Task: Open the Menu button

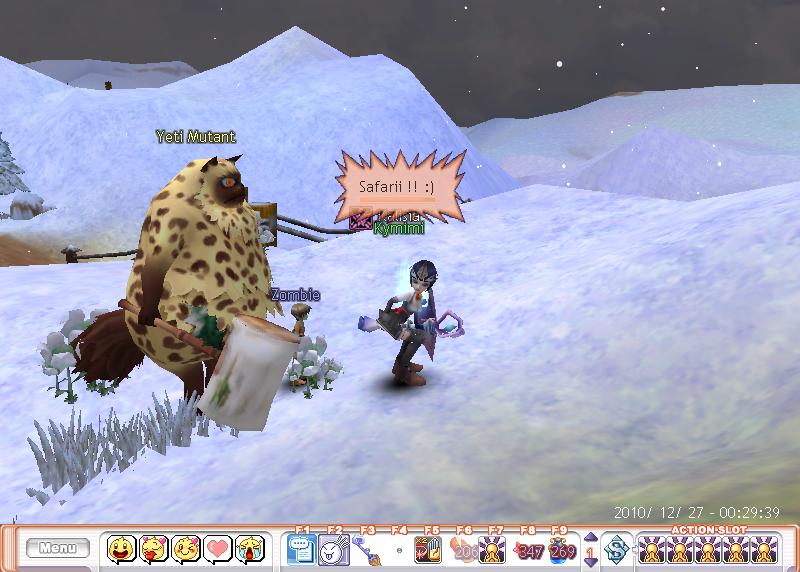Action: point(57,548)
